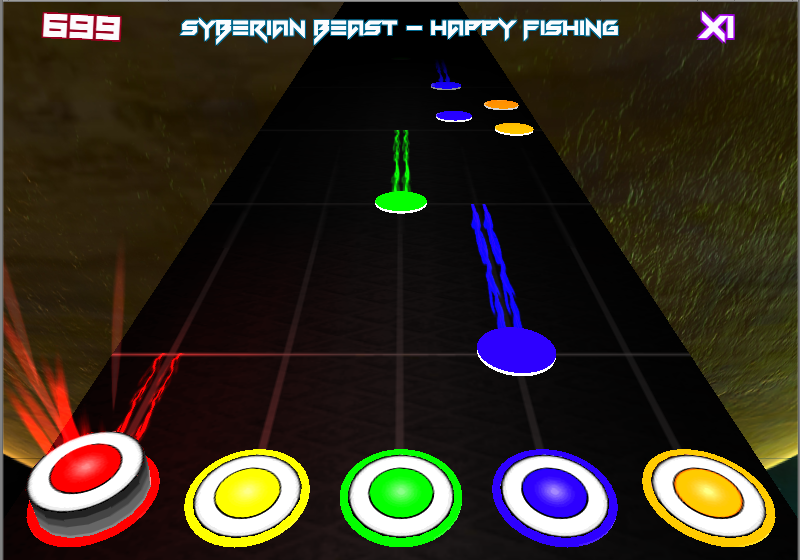Tap the yellow fret button
Screen dimensions: 800x560
[x=247, y=491]
